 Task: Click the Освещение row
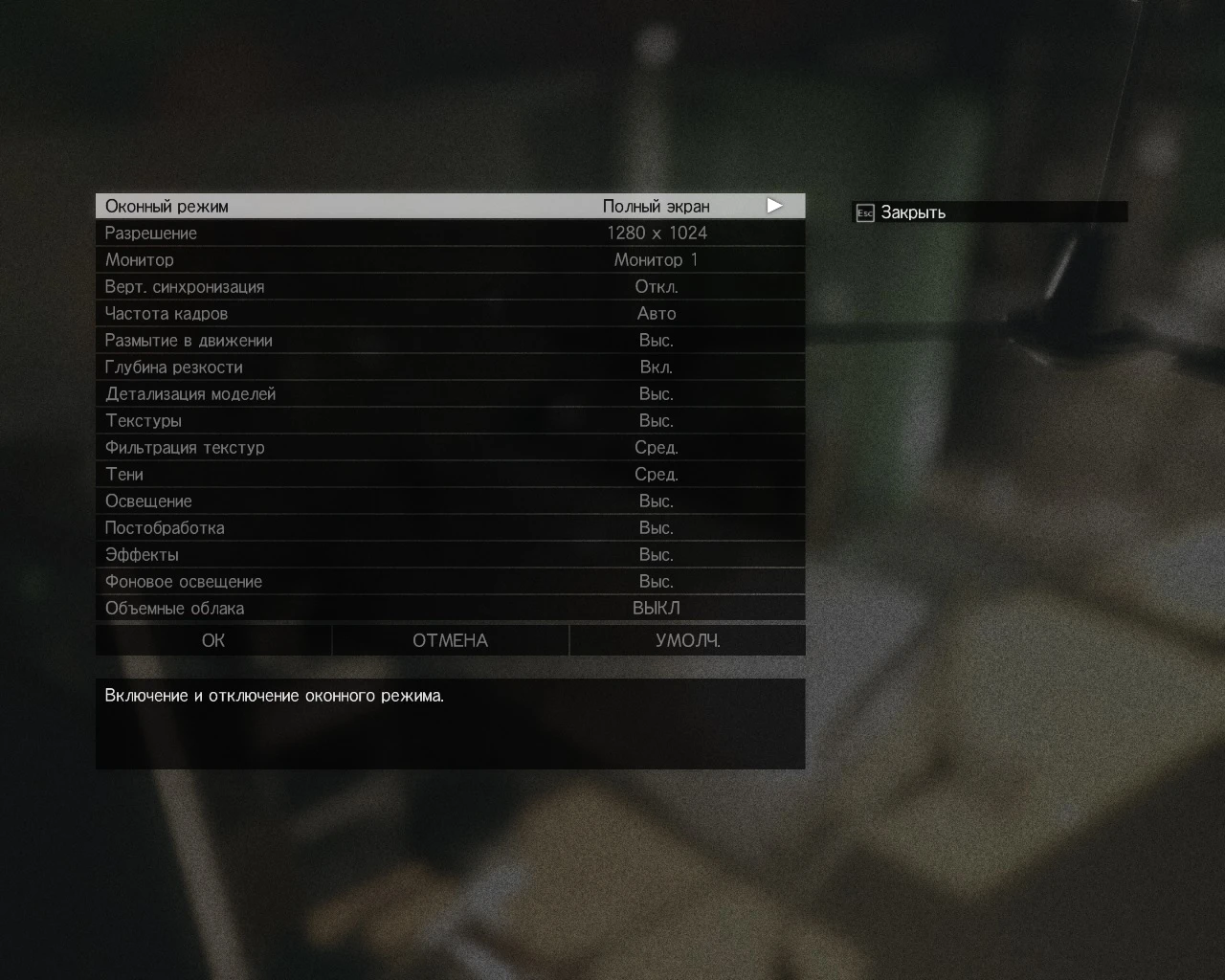pyautogui.click(x=450, y=500)
